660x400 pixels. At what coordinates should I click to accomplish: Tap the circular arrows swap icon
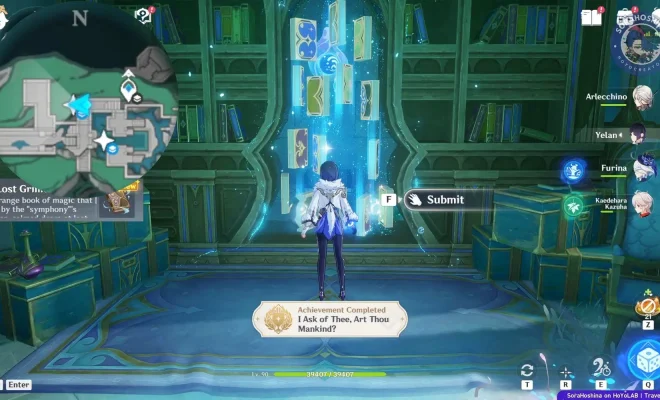point(527,371)
